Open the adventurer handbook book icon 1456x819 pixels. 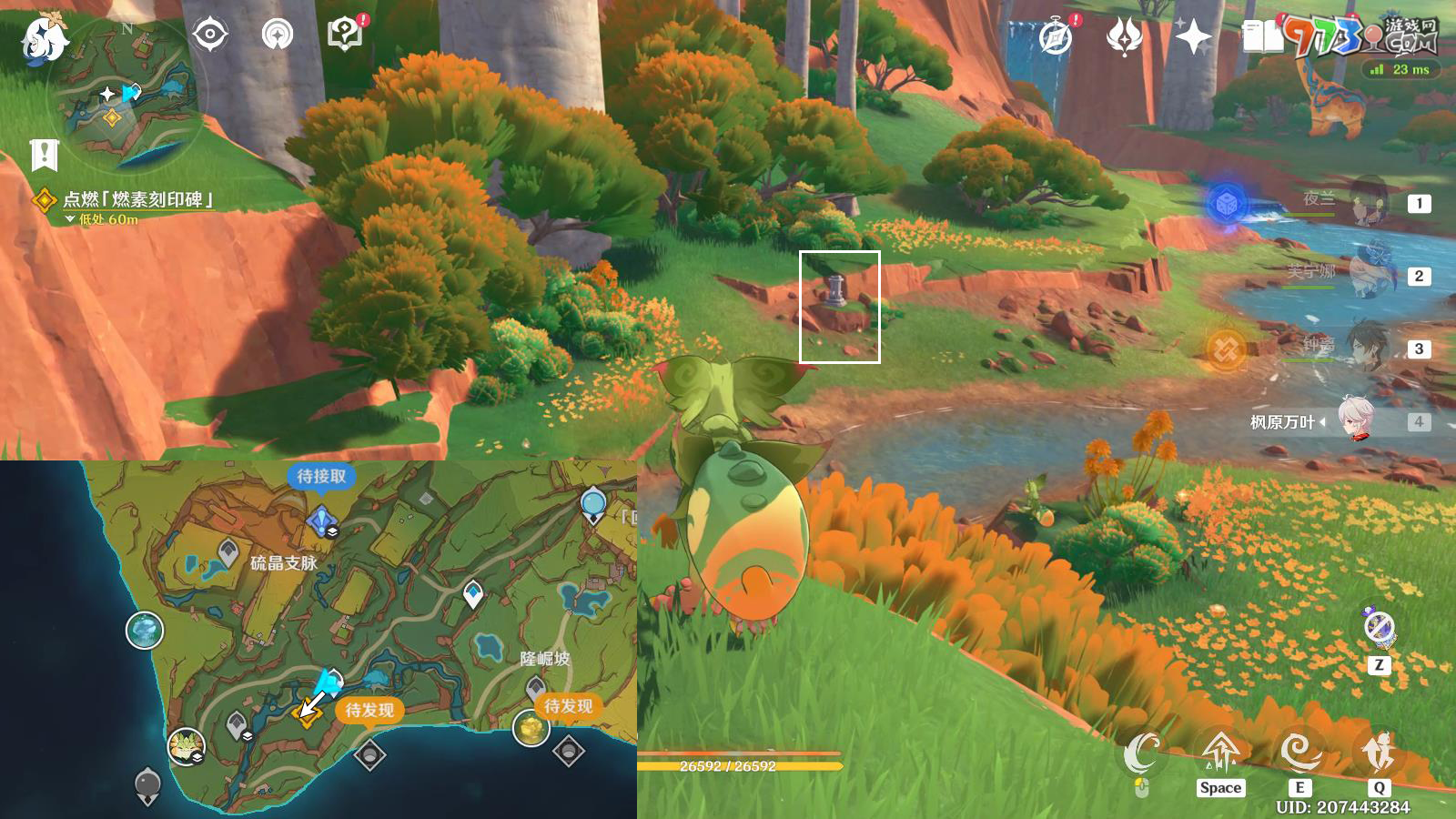coord(1261,37)
